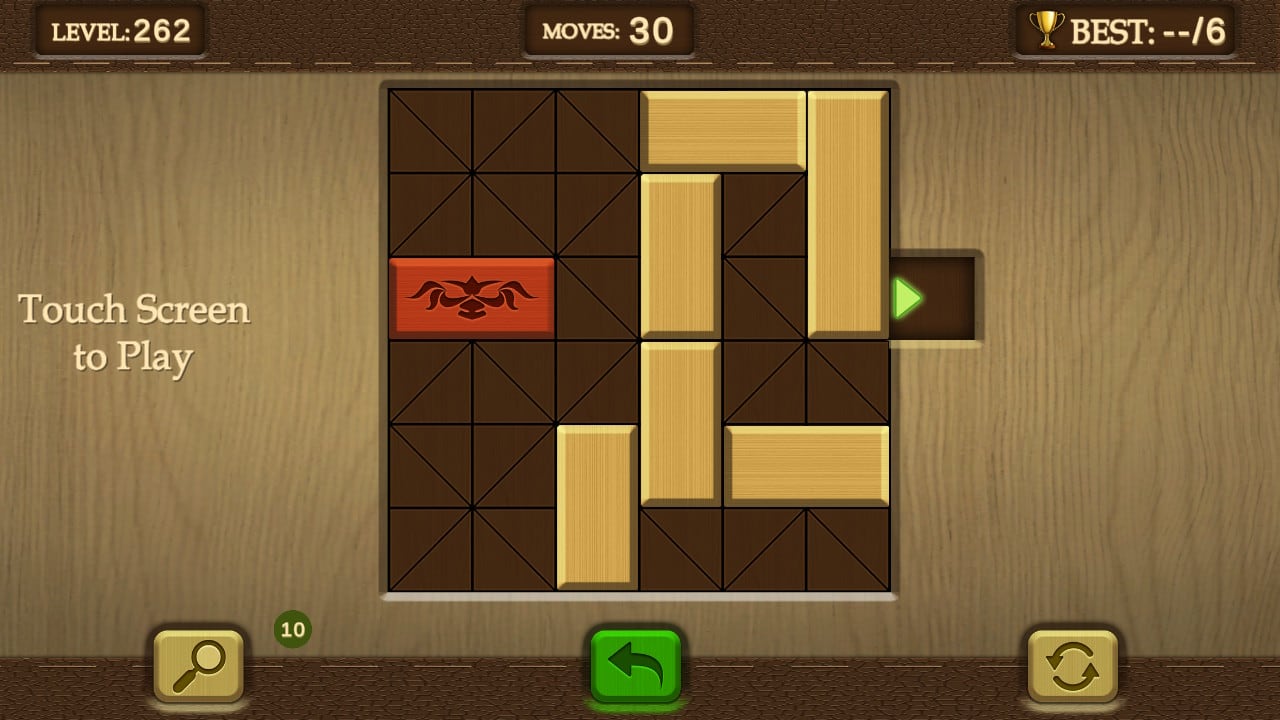Click the tall vertical block in the top-right corner
1280x720 pixels.
848,210
